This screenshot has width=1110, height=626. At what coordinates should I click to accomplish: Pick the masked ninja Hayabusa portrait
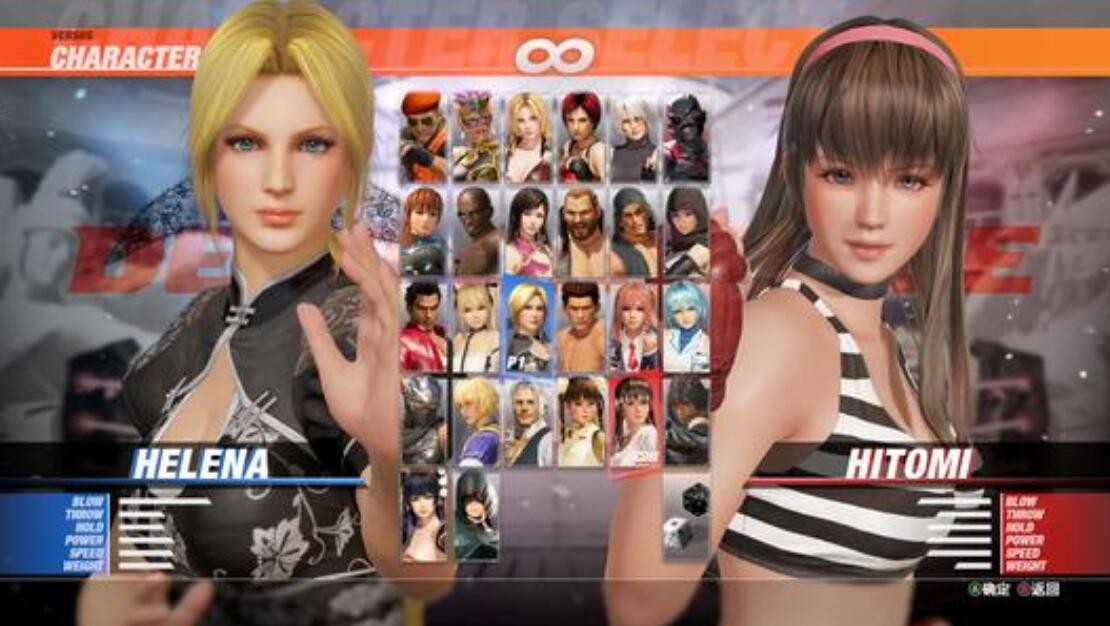coord(424,420)
